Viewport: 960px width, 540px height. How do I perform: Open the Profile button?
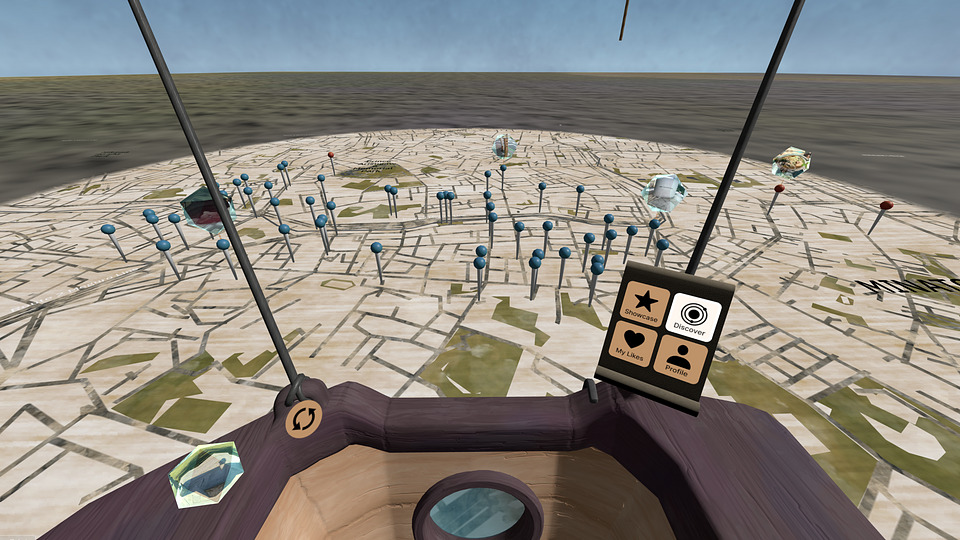pos(681,359)
